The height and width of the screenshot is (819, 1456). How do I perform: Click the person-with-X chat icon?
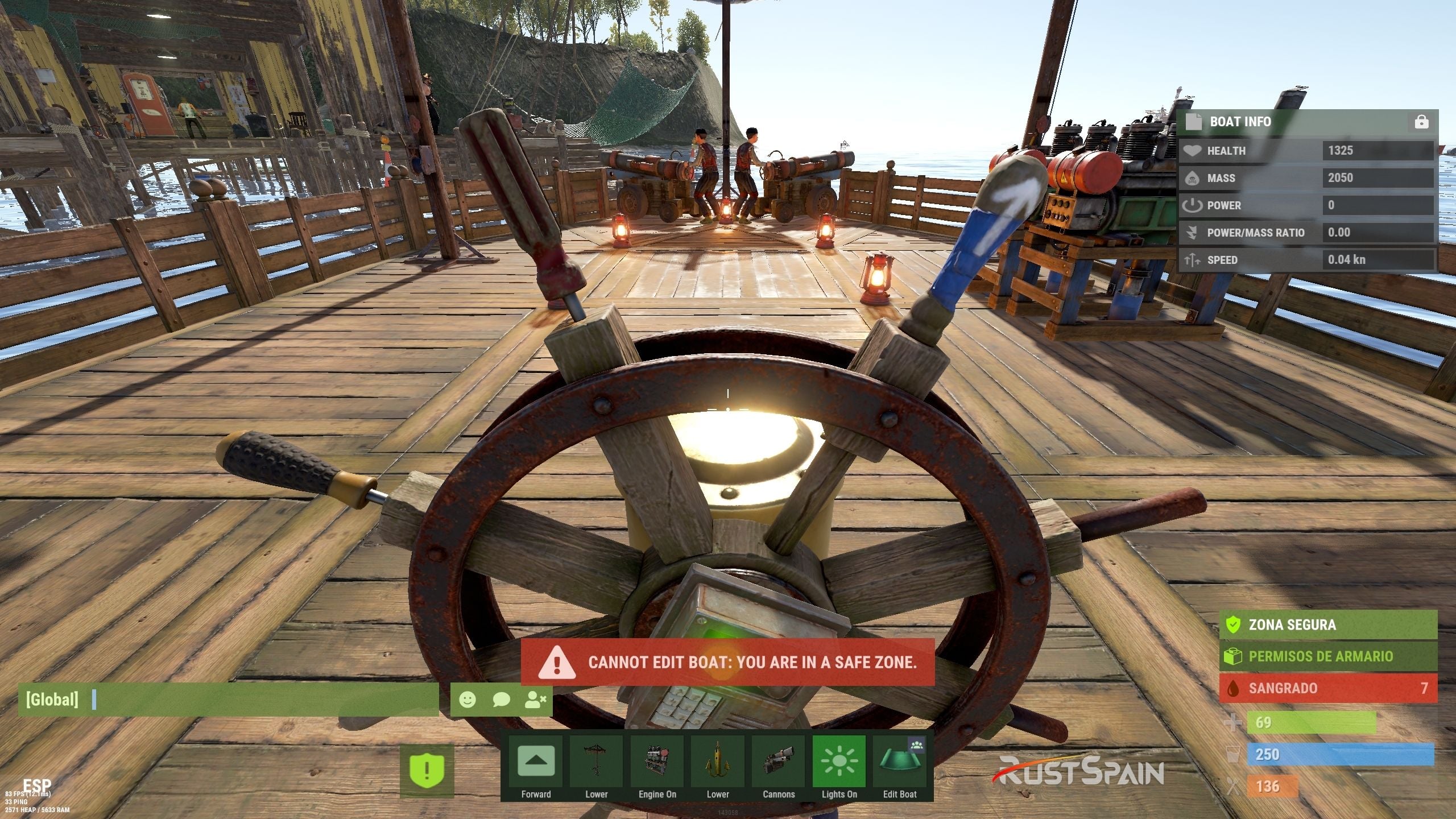tap(535, 700)
